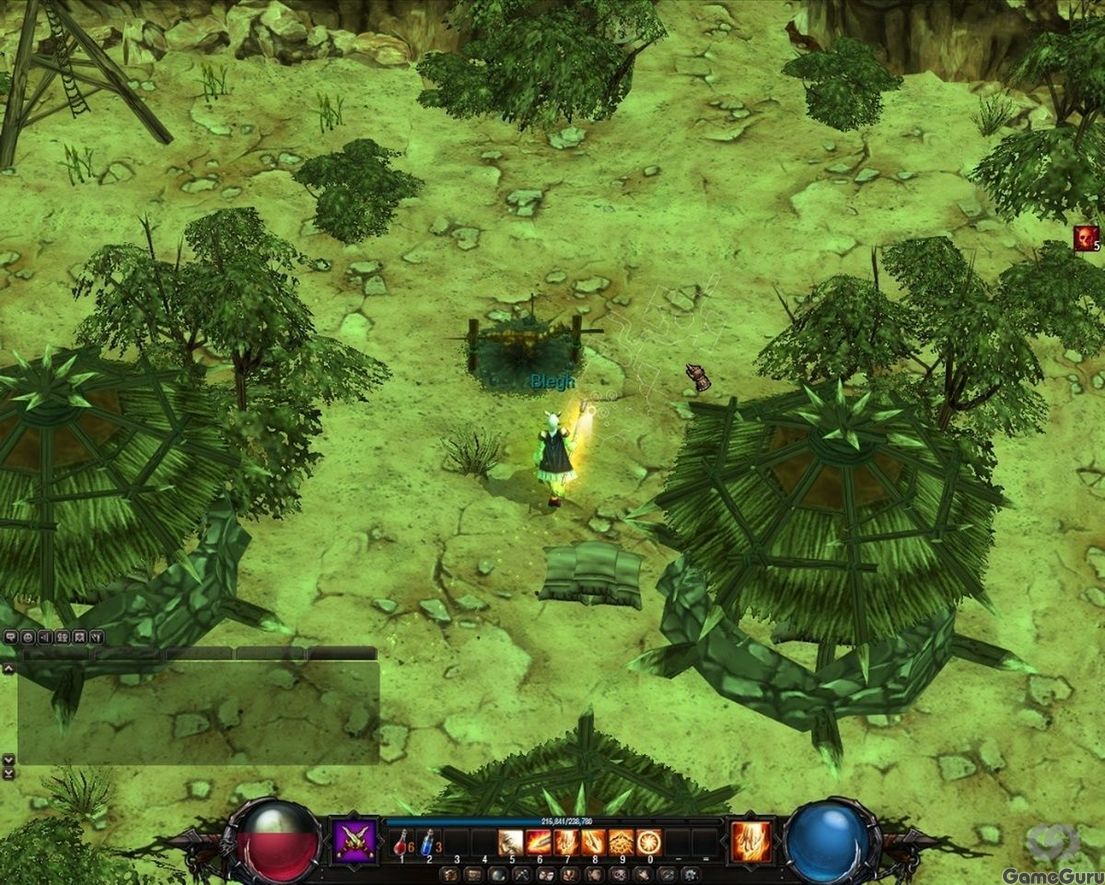Toggle the chat speaker sound button
The height and width of the screenshot is (885, 1105).
pos(45,637)
